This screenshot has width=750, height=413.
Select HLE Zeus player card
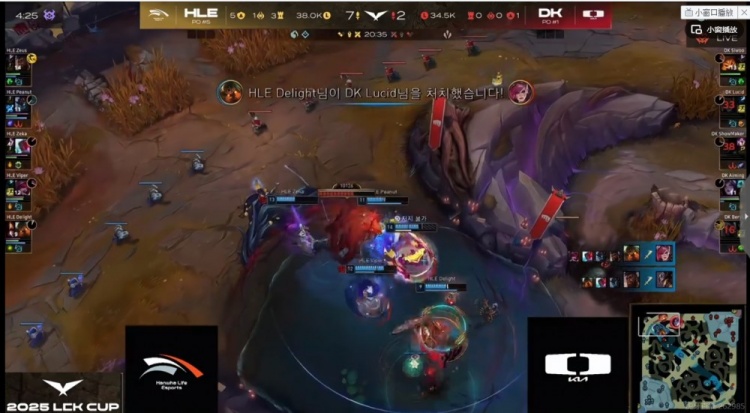point(18,62)
